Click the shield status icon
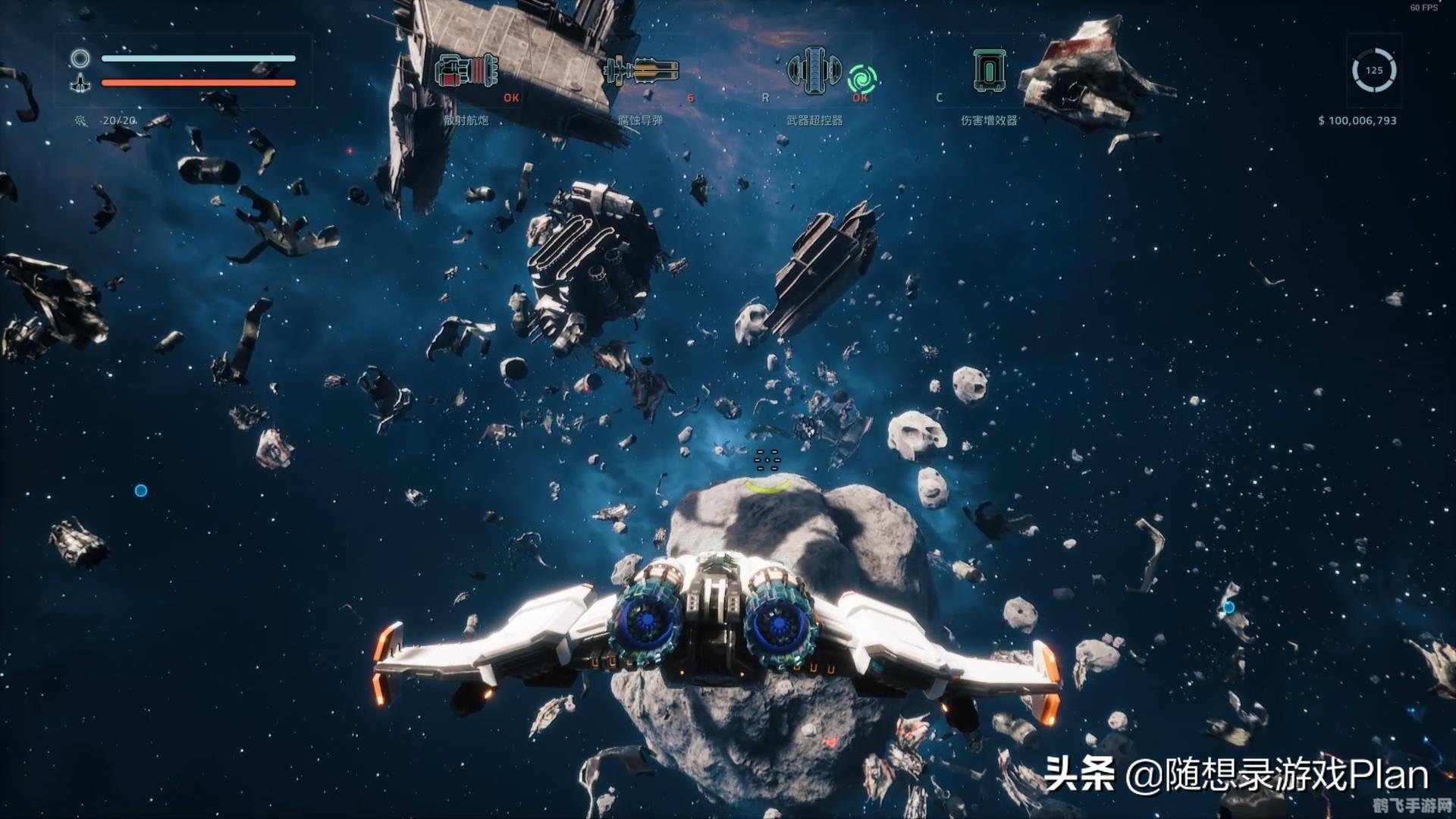The height and width of the screenshot is (819, 1456). tap(80, 57)
